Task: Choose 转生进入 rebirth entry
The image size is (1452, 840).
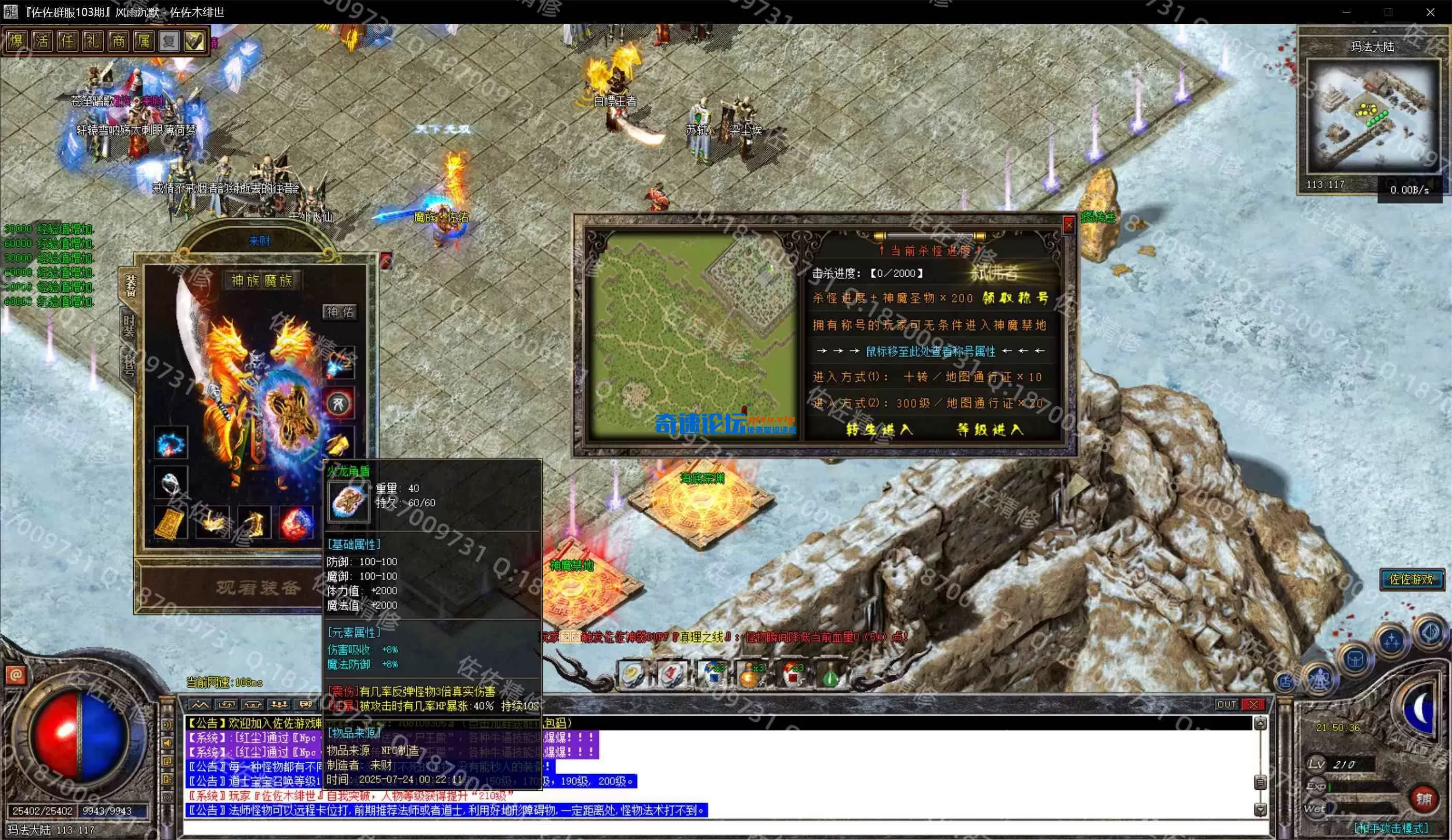Action: (x=879, y=430)
